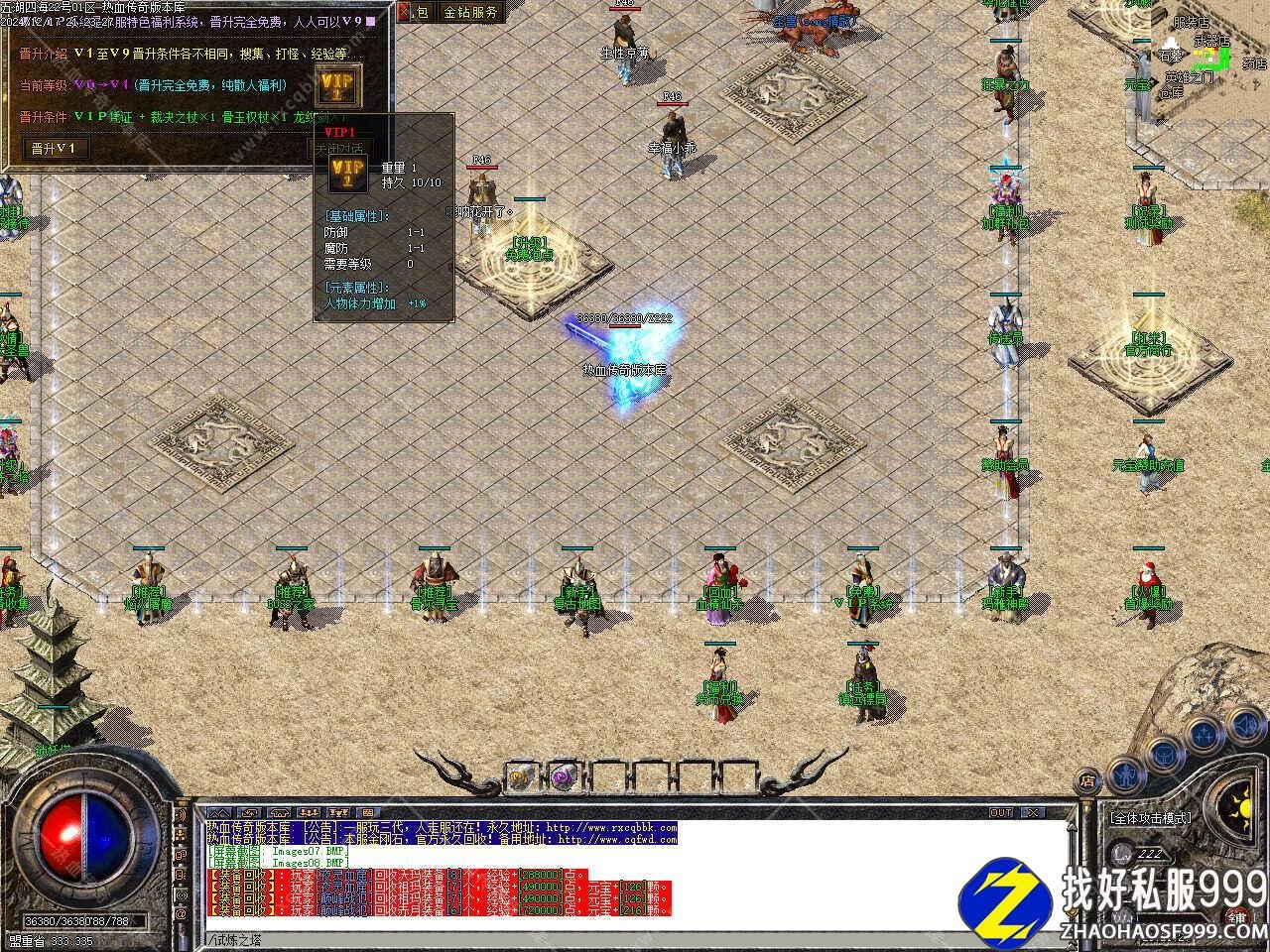This screenshot has width=1270, height=952.
Task: Open the 店 shop round button
Action: [1087, 778]
